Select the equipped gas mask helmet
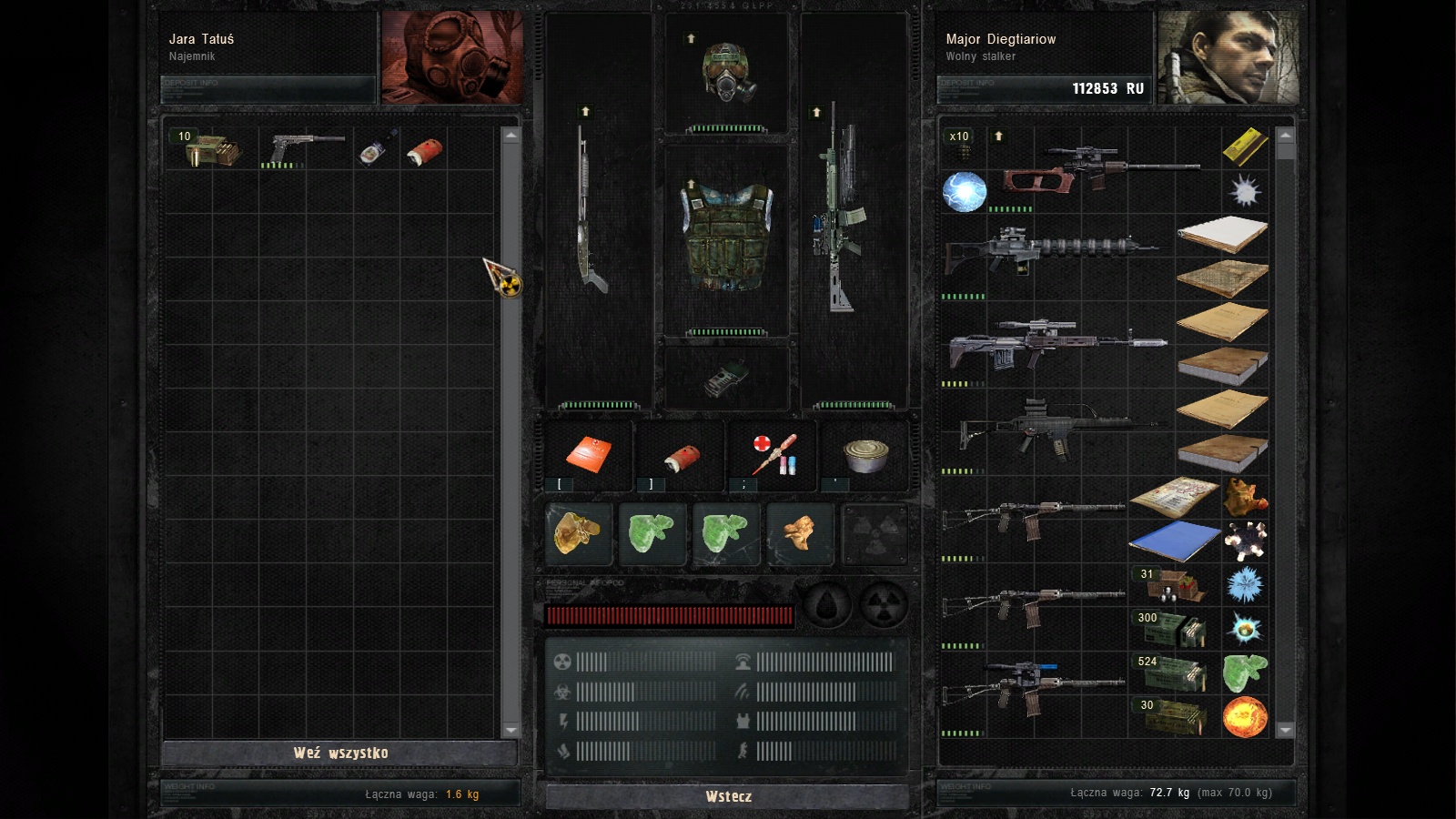 (727, 73)
